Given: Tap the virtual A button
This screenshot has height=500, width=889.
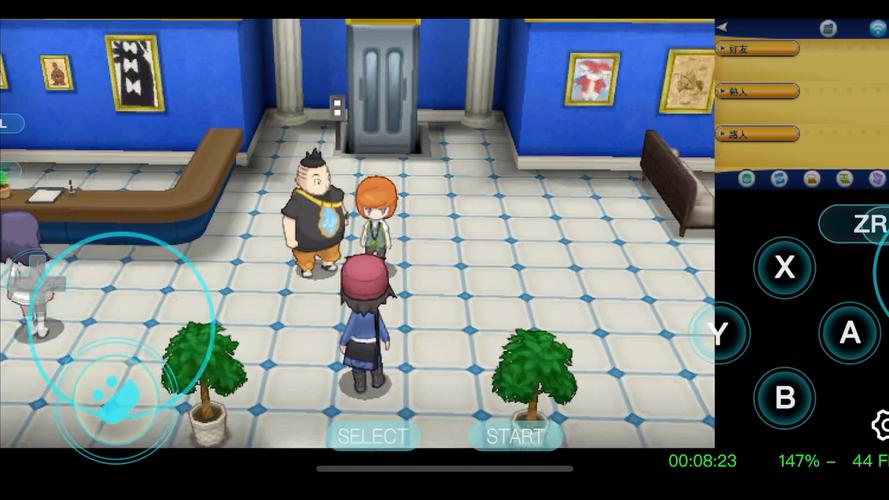Looking at the screenshot, I should pyautogui.click(x=850, y=332).
